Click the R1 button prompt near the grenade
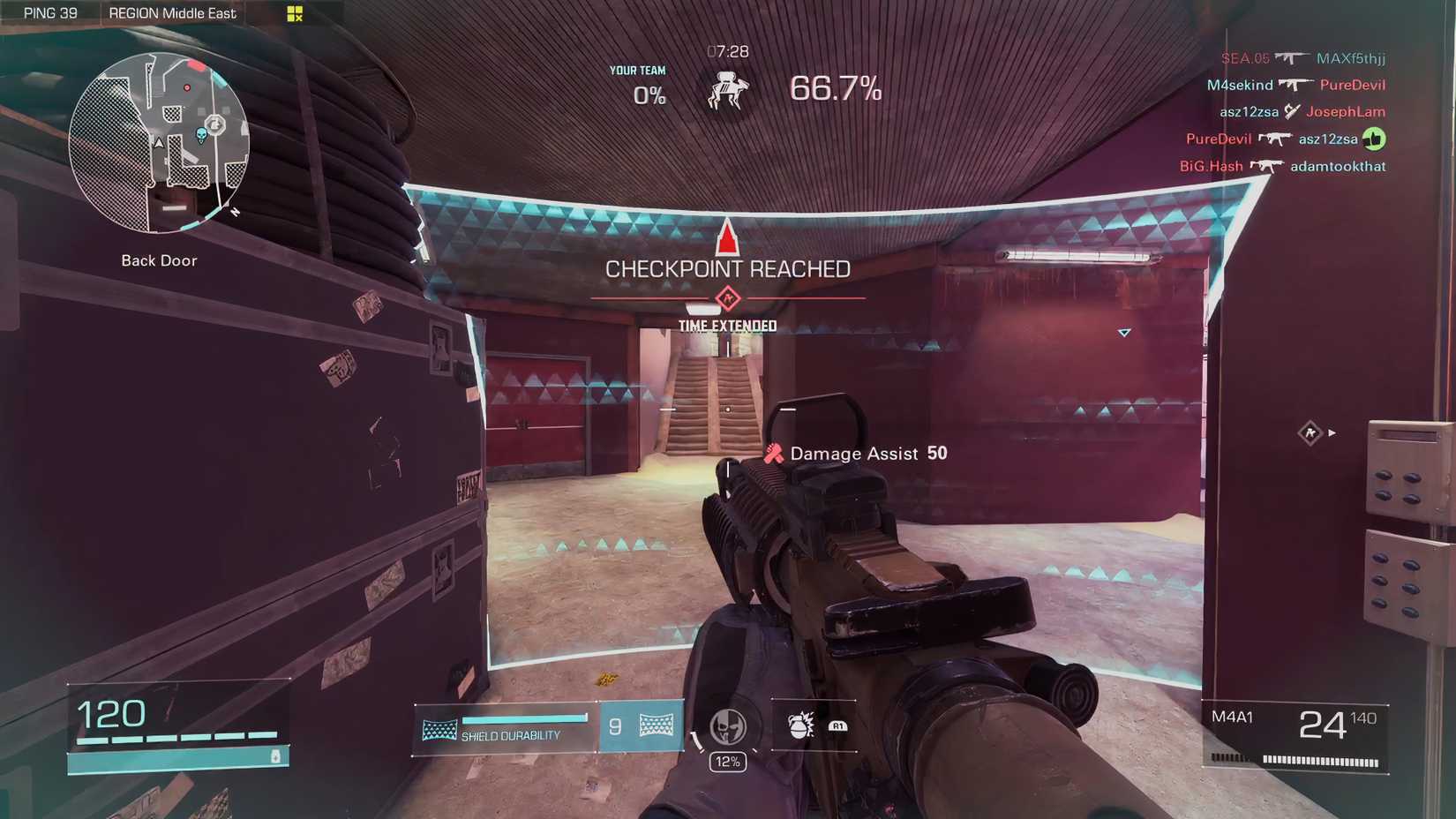Screen dimensions: 1456x819 (837, 726)
